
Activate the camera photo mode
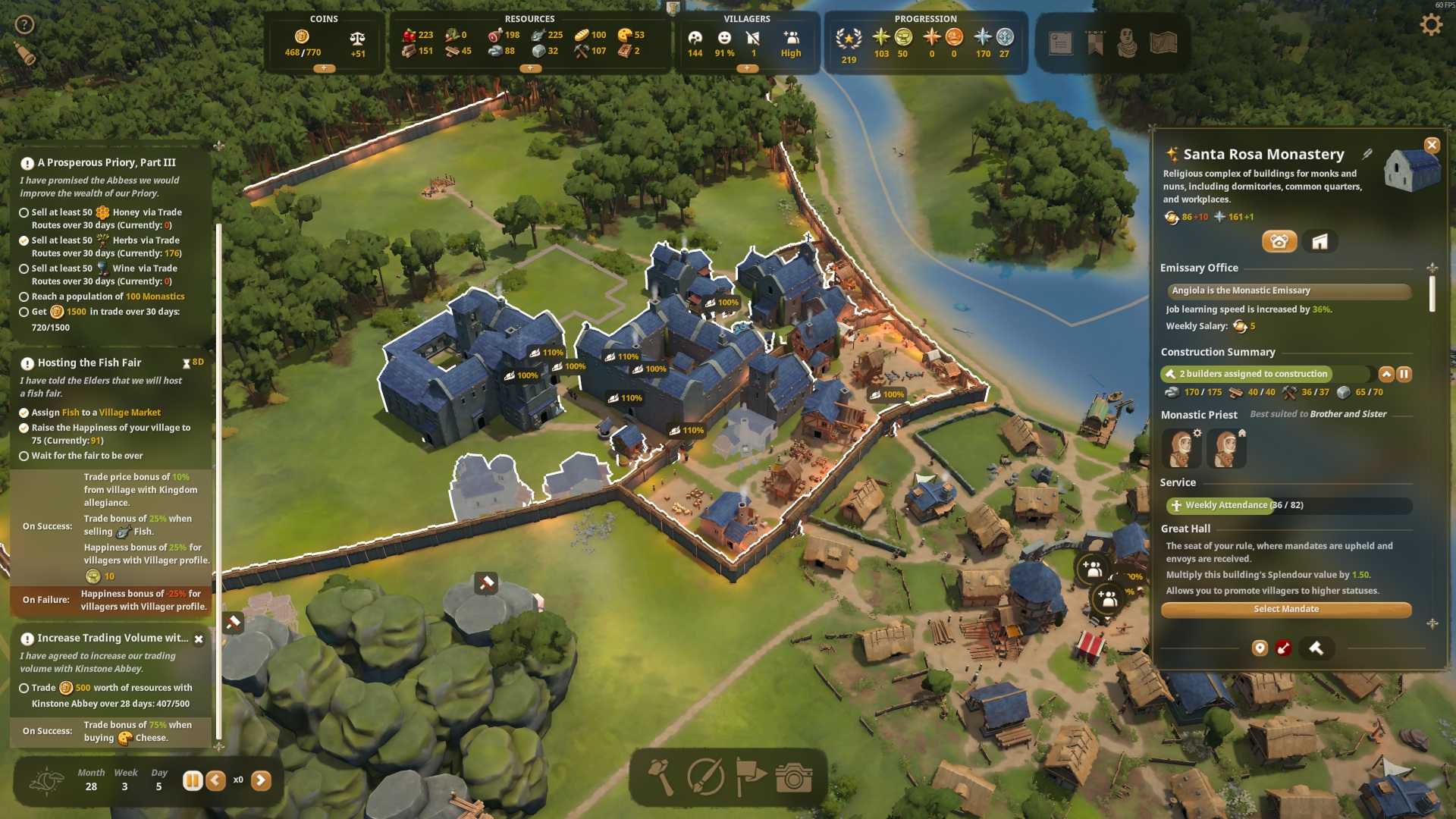[x=794, y=777]
